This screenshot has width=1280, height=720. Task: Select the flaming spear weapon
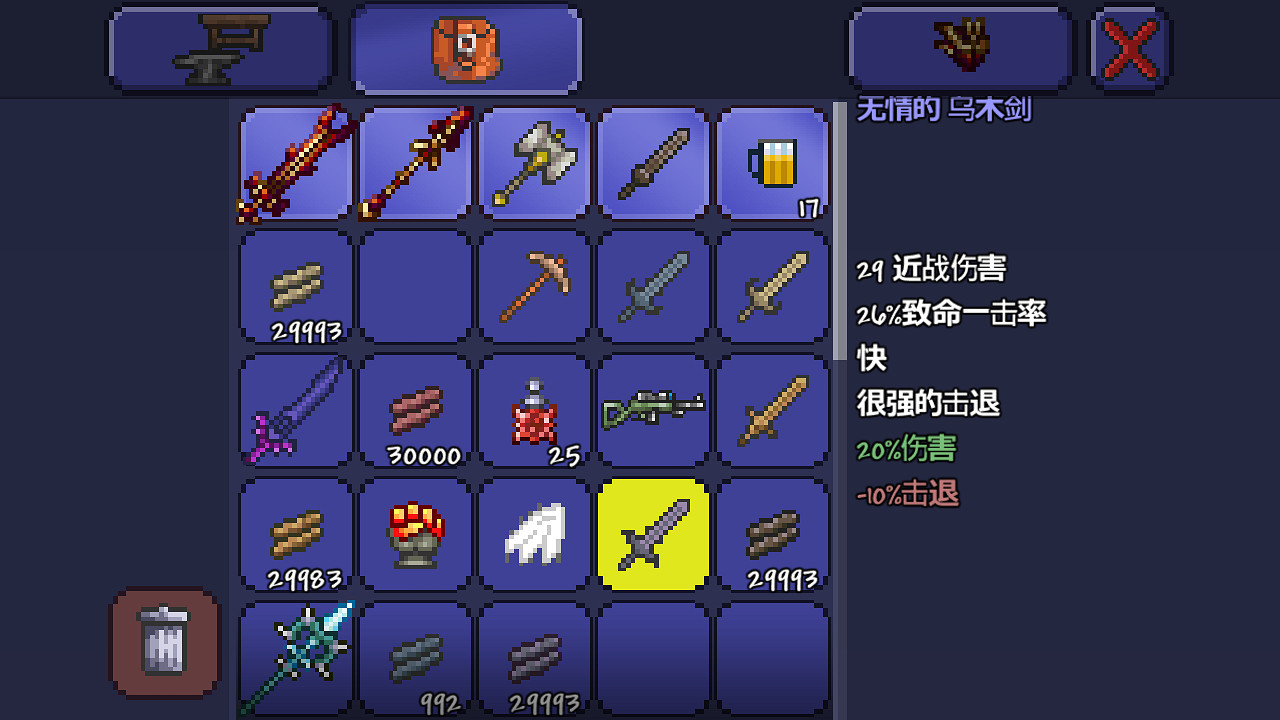(414, 164)
